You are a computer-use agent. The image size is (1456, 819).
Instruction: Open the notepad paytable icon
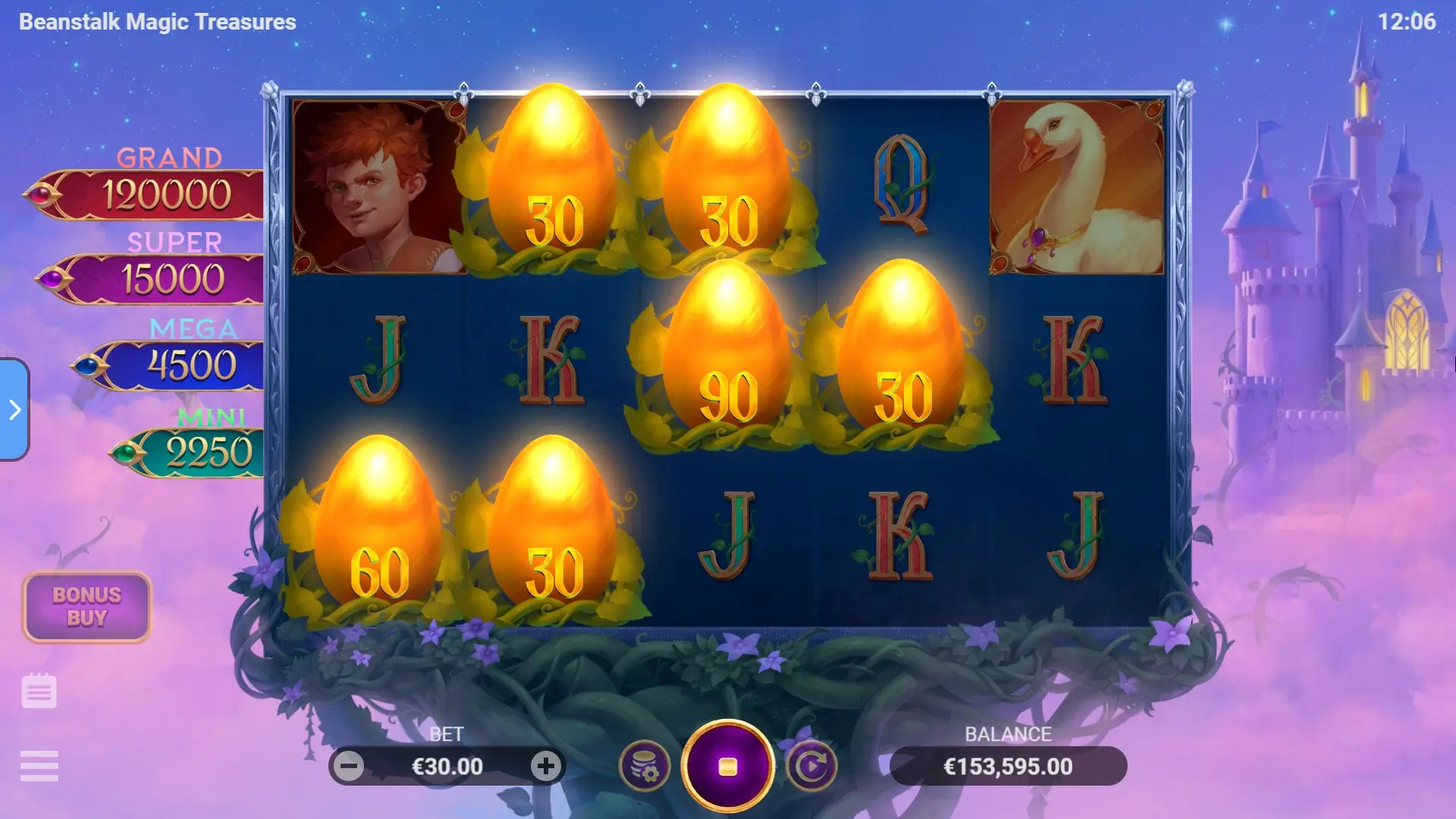39,691
